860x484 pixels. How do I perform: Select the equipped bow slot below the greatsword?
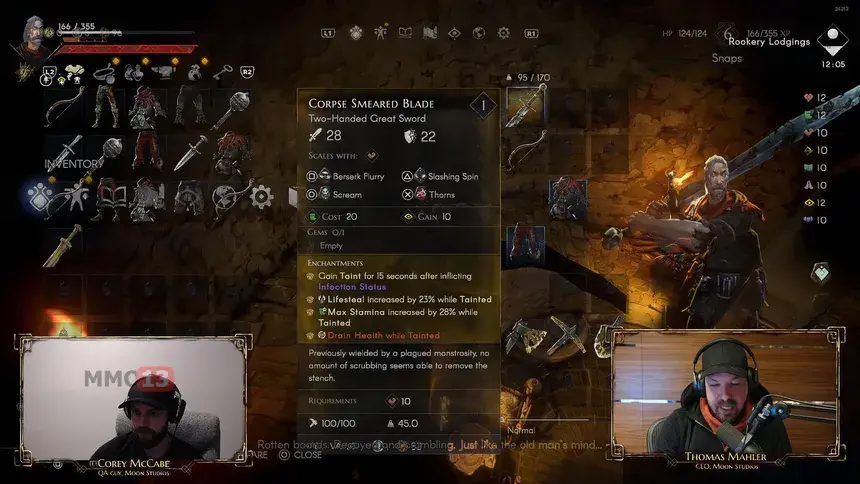525,152
